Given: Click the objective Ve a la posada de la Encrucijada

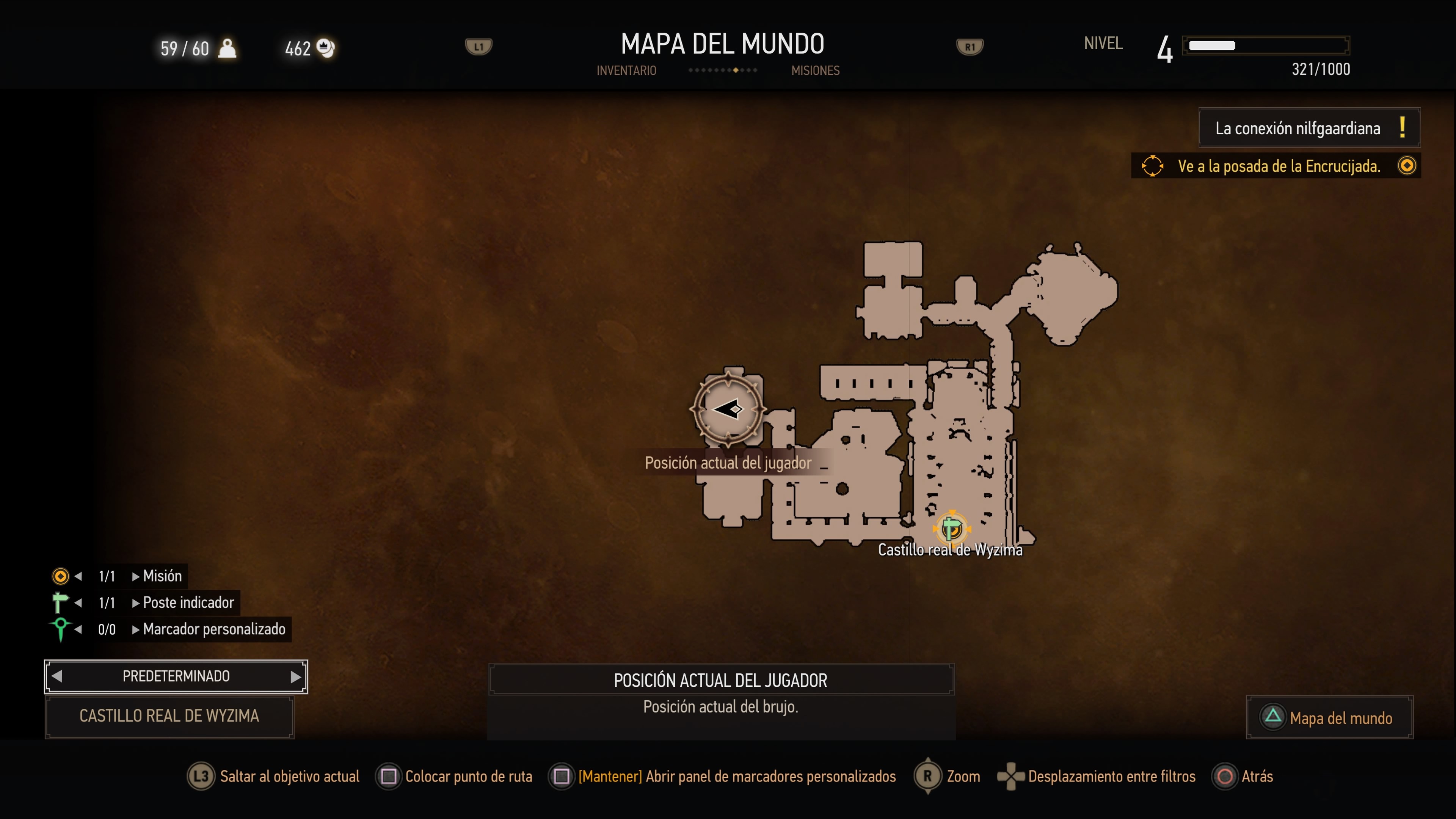Looking at the screenshot, I should 1279,166.
